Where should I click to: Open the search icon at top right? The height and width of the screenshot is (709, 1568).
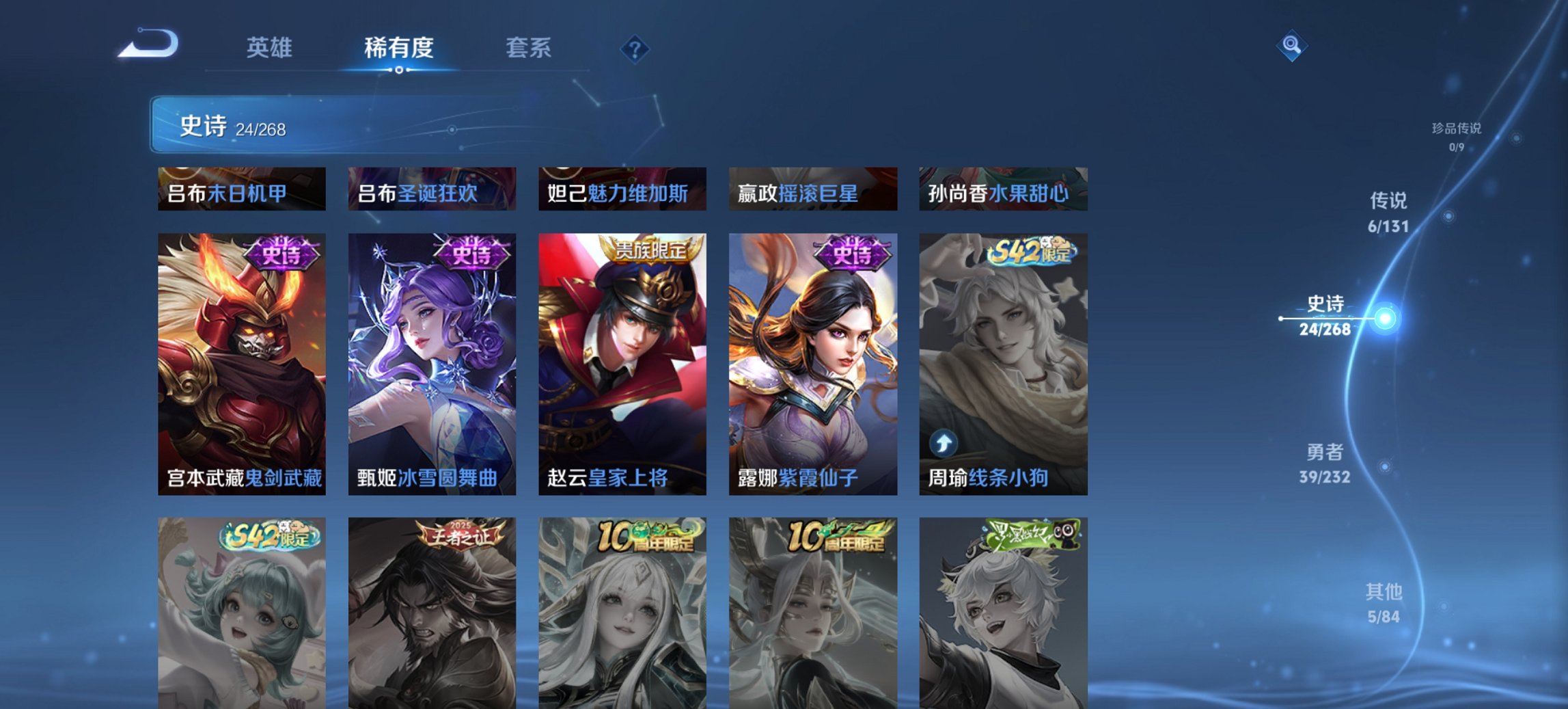coord(1291,46)
